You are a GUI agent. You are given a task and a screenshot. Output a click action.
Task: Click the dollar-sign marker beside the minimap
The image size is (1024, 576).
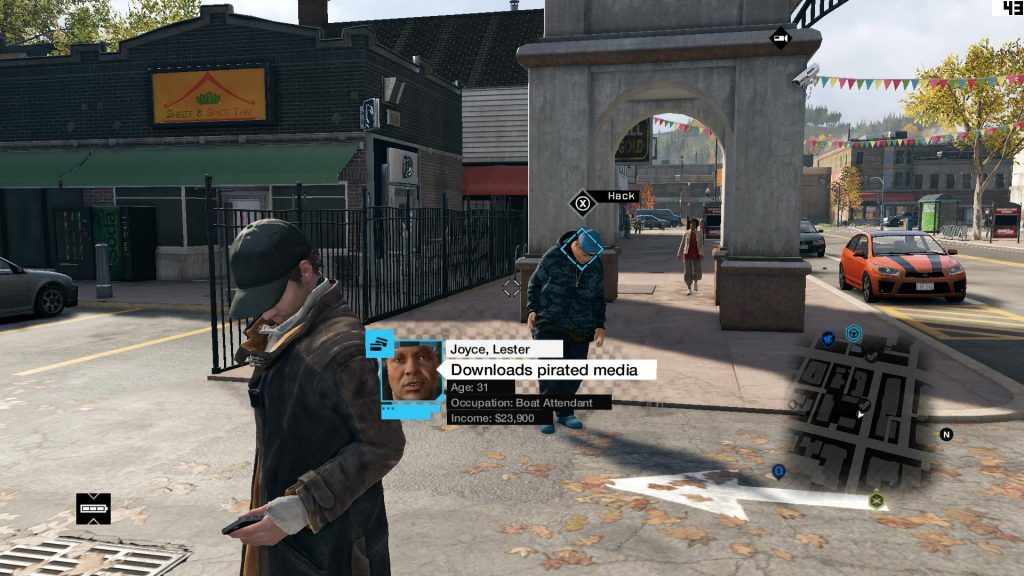click(779, 470)
